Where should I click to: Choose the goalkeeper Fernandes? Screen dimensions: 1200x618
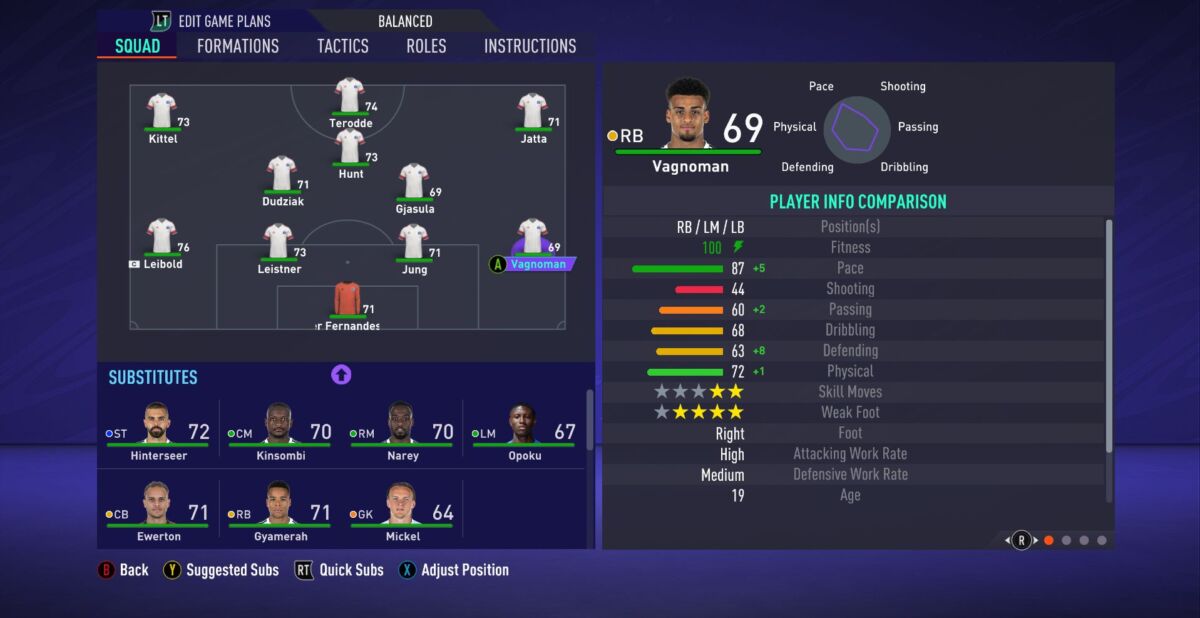347,302
